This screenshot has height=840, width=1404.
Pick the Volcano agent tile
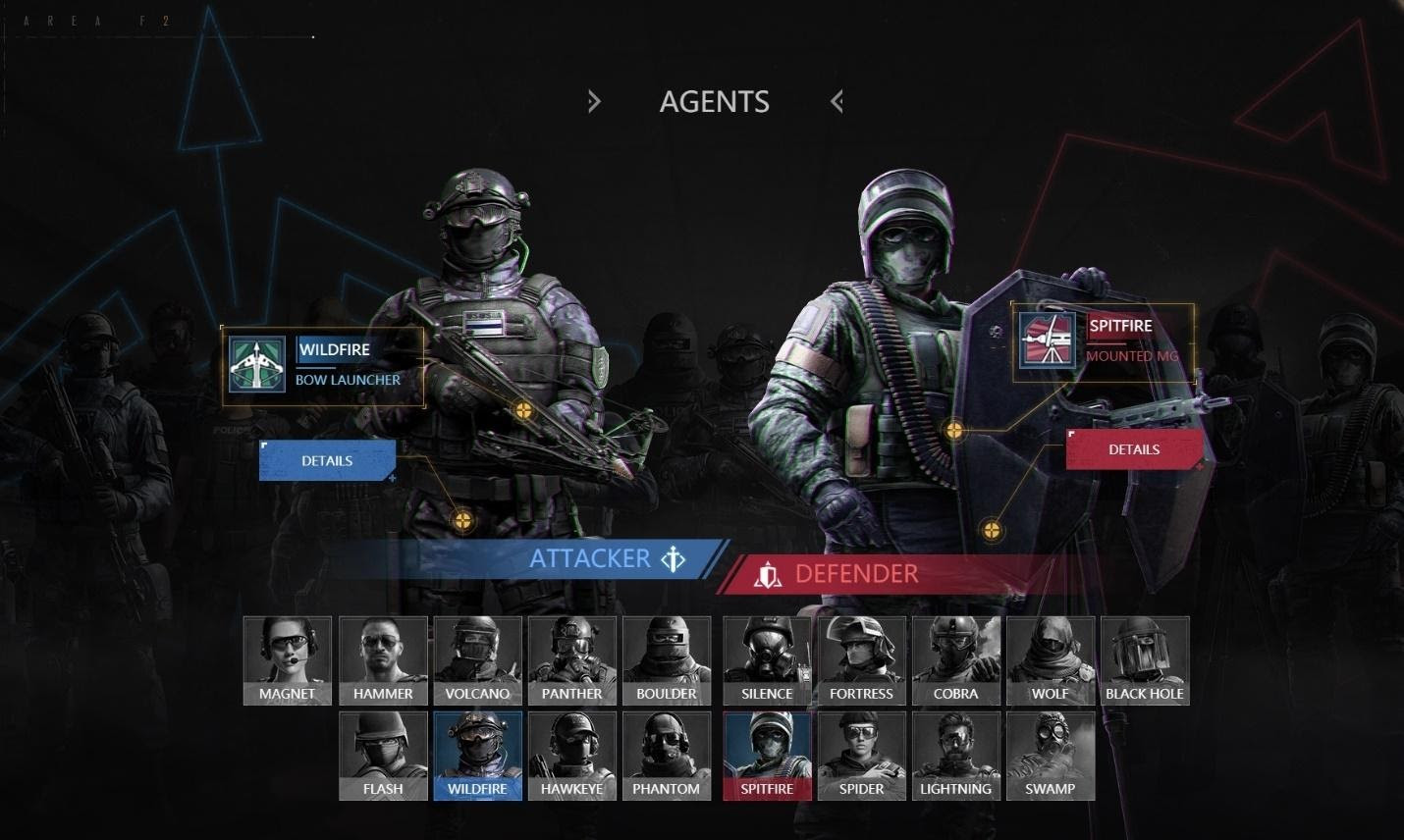[477, 659]
